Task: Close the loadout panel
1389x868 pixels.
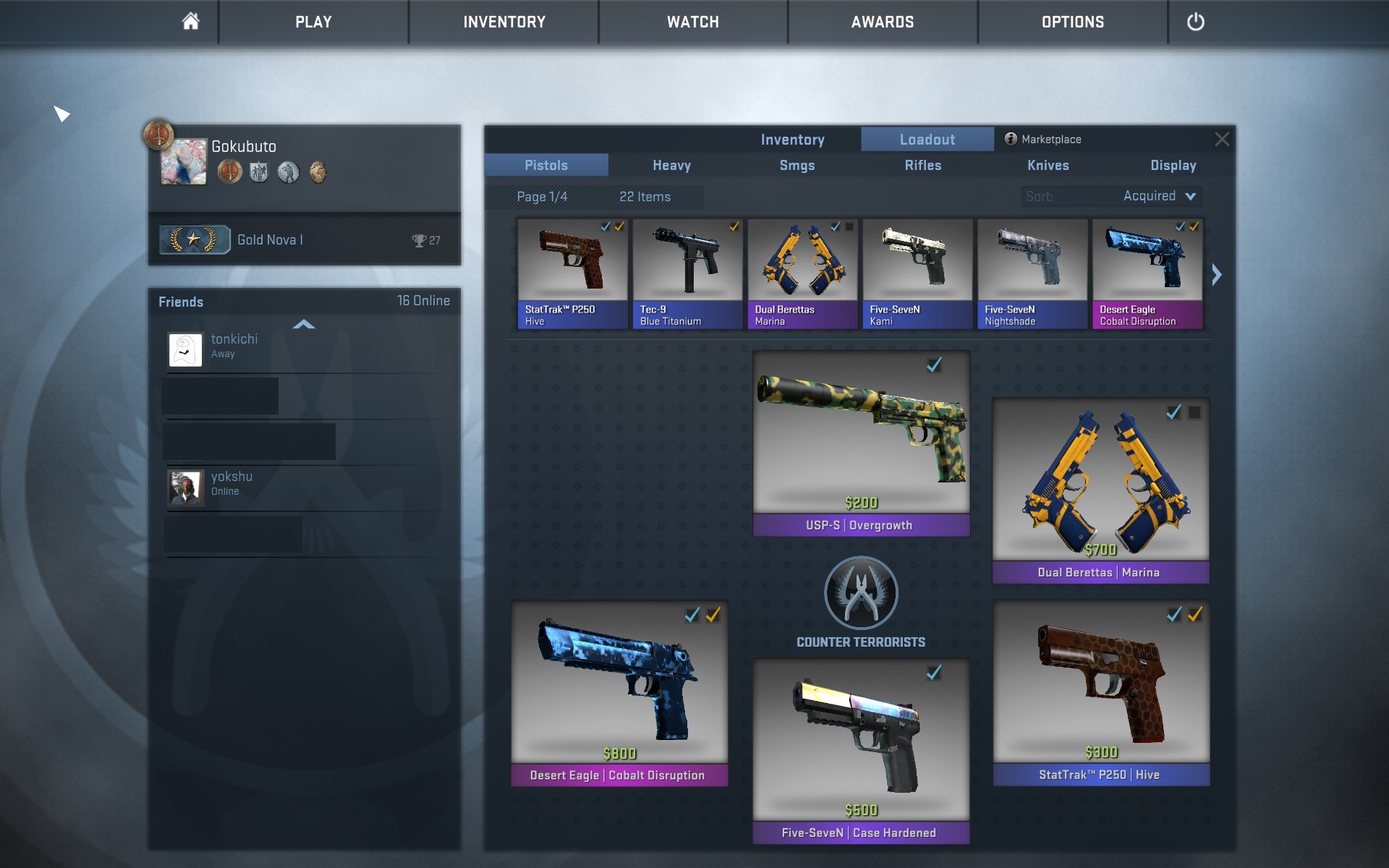Action: [1222, 140]
